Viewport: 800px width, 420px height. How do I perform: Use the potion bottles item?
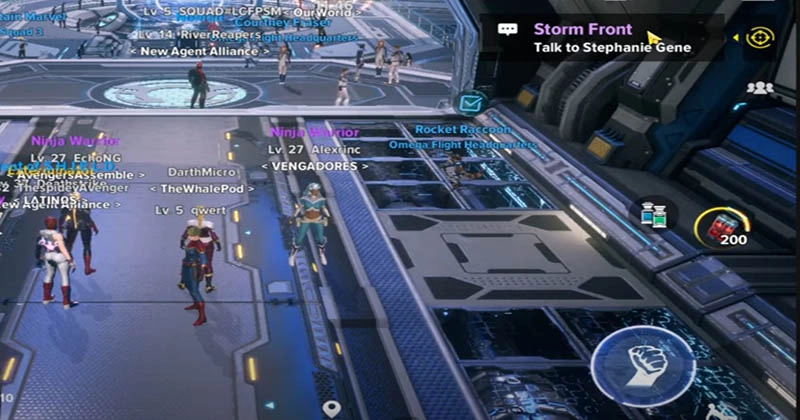(x=654, y=214)
